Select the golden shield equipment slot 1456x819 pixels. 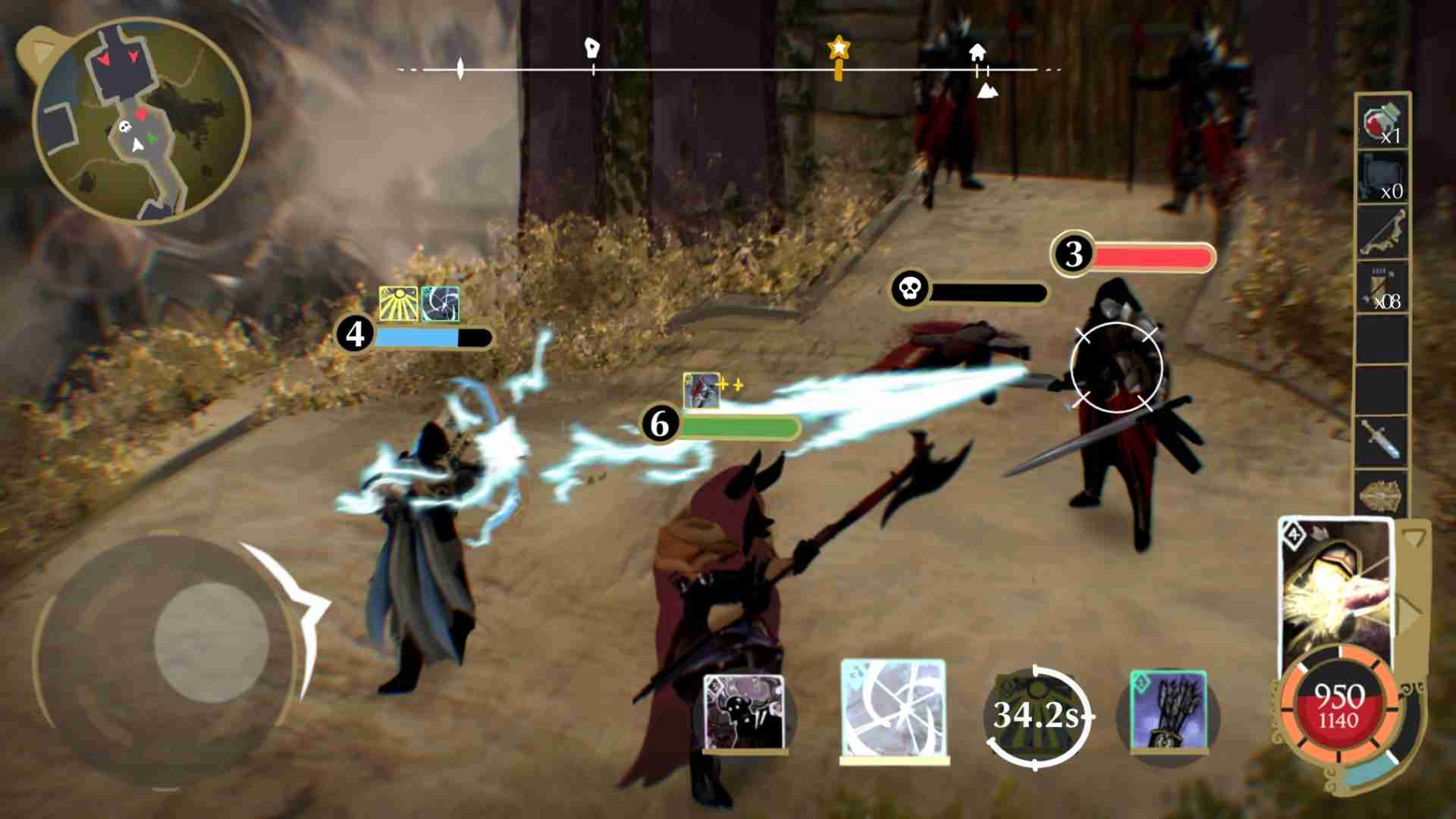pos(1382,496)
